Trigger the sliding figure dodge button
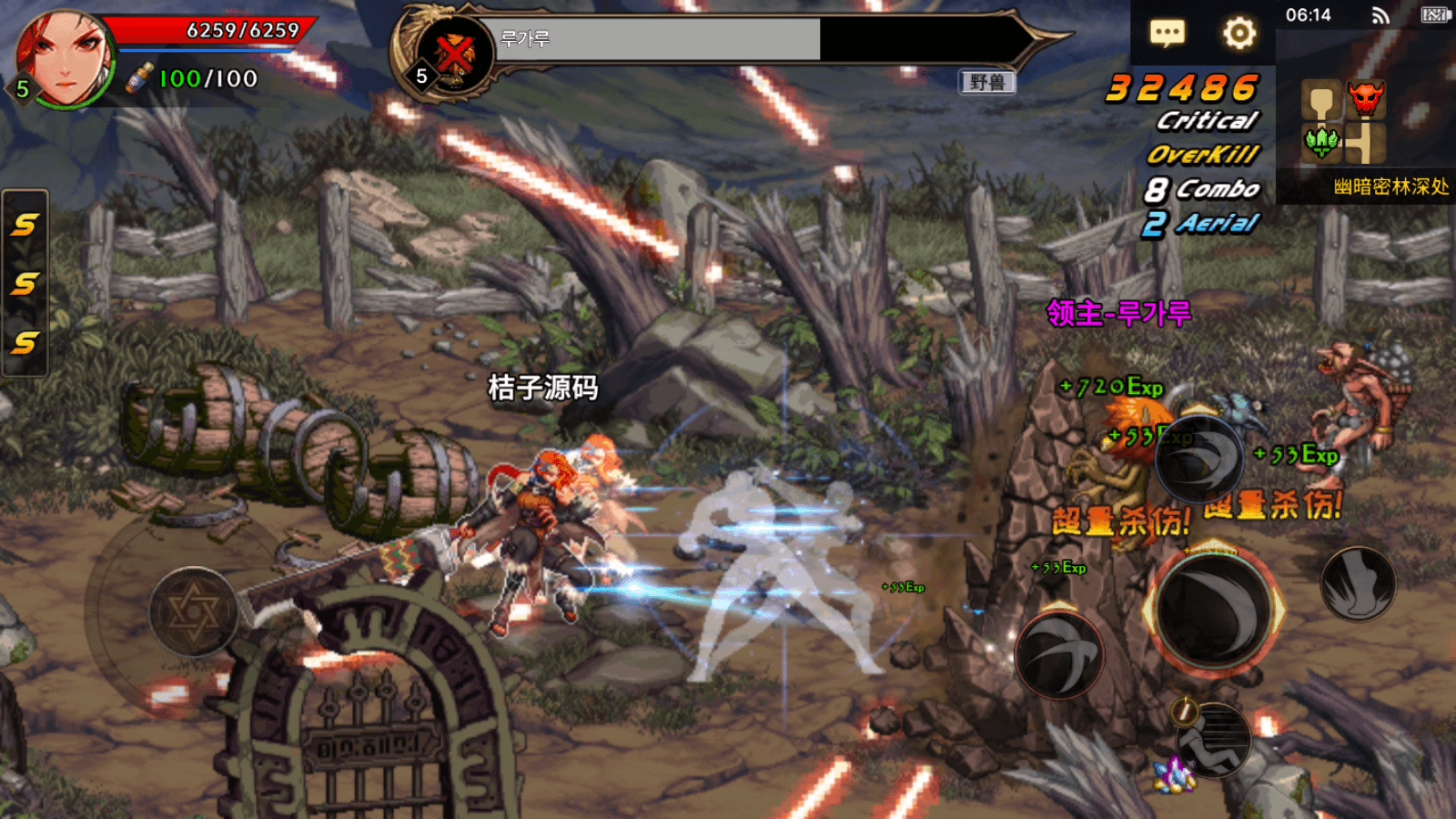 tap(1213, 739)
